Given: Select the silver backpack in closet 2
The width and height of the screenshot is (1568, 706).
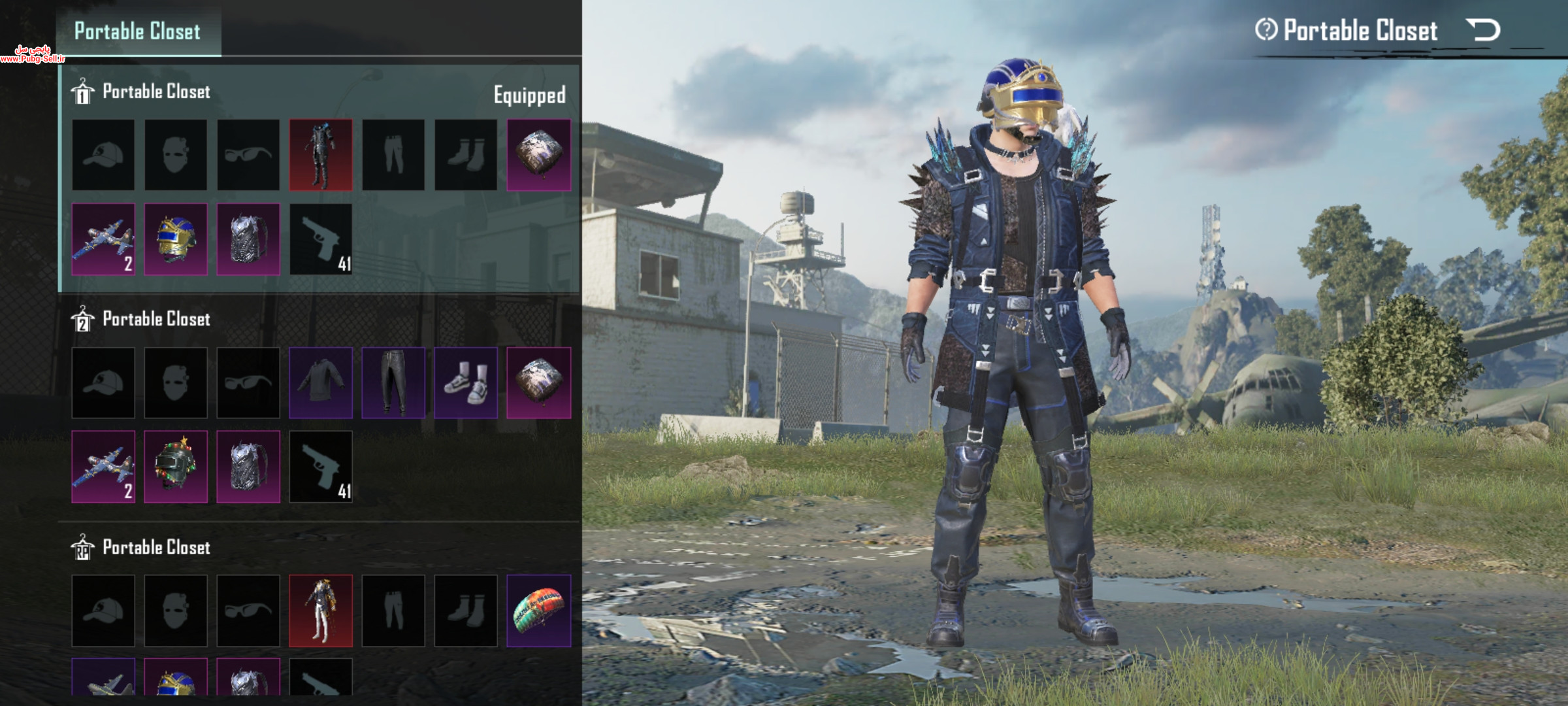Looking at the screenshot, I should [x=248, y=467].
